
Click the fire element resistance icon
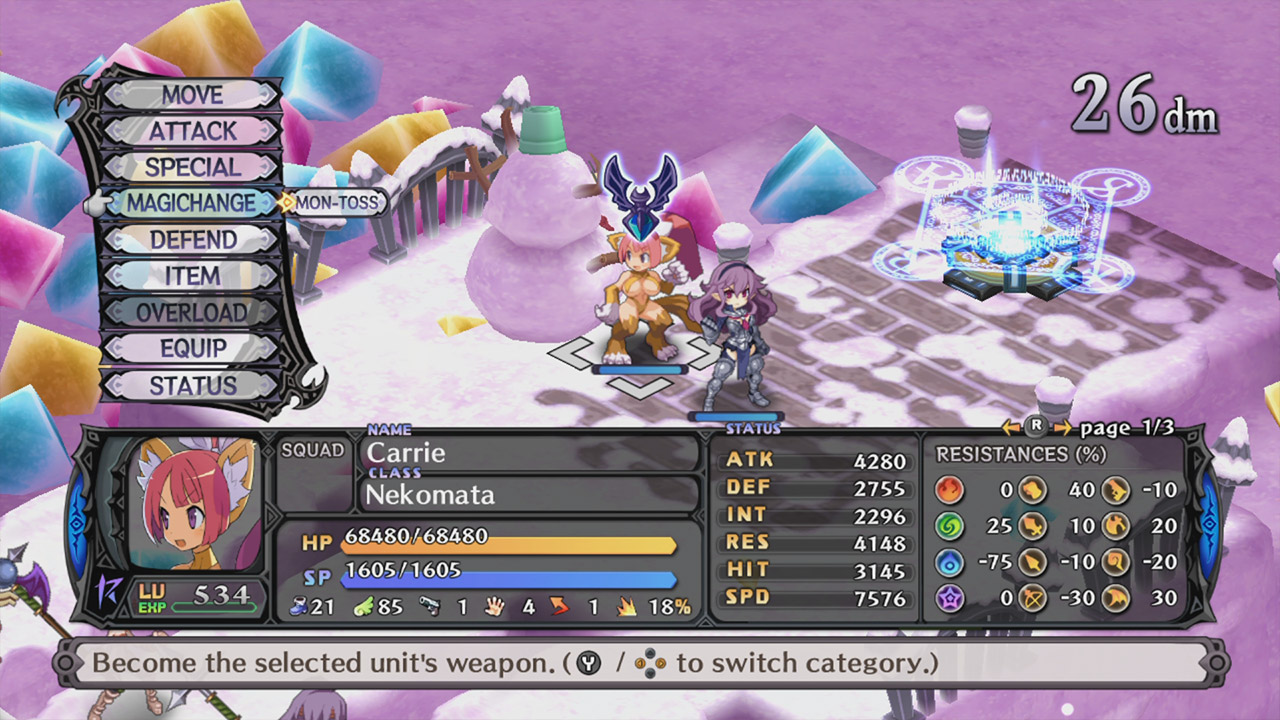pyautogui.click(x=950, y=490)
